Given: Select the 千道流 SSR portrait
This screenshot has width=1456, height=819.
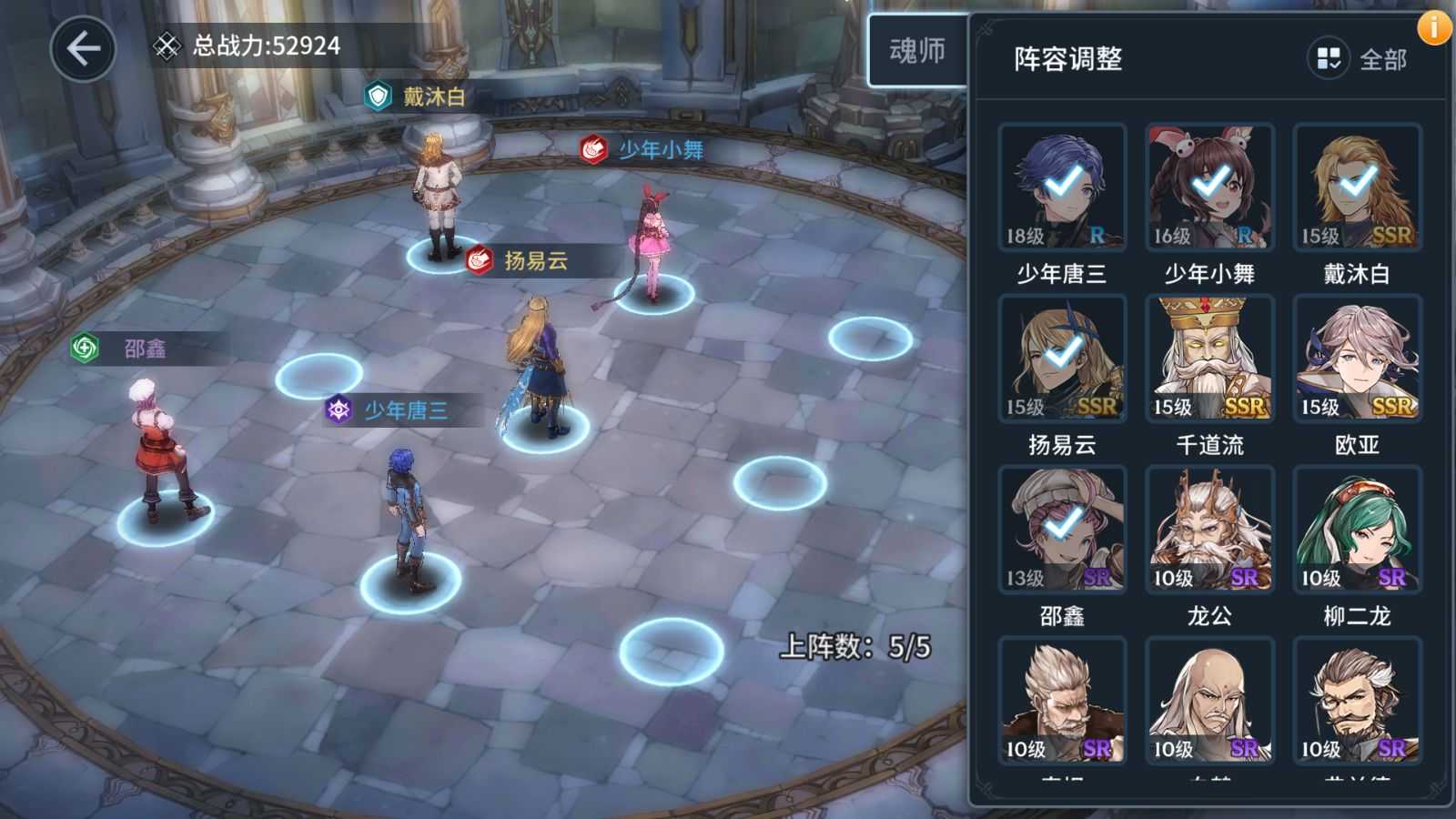Looking at the screenshot, I should (1209, 358).
